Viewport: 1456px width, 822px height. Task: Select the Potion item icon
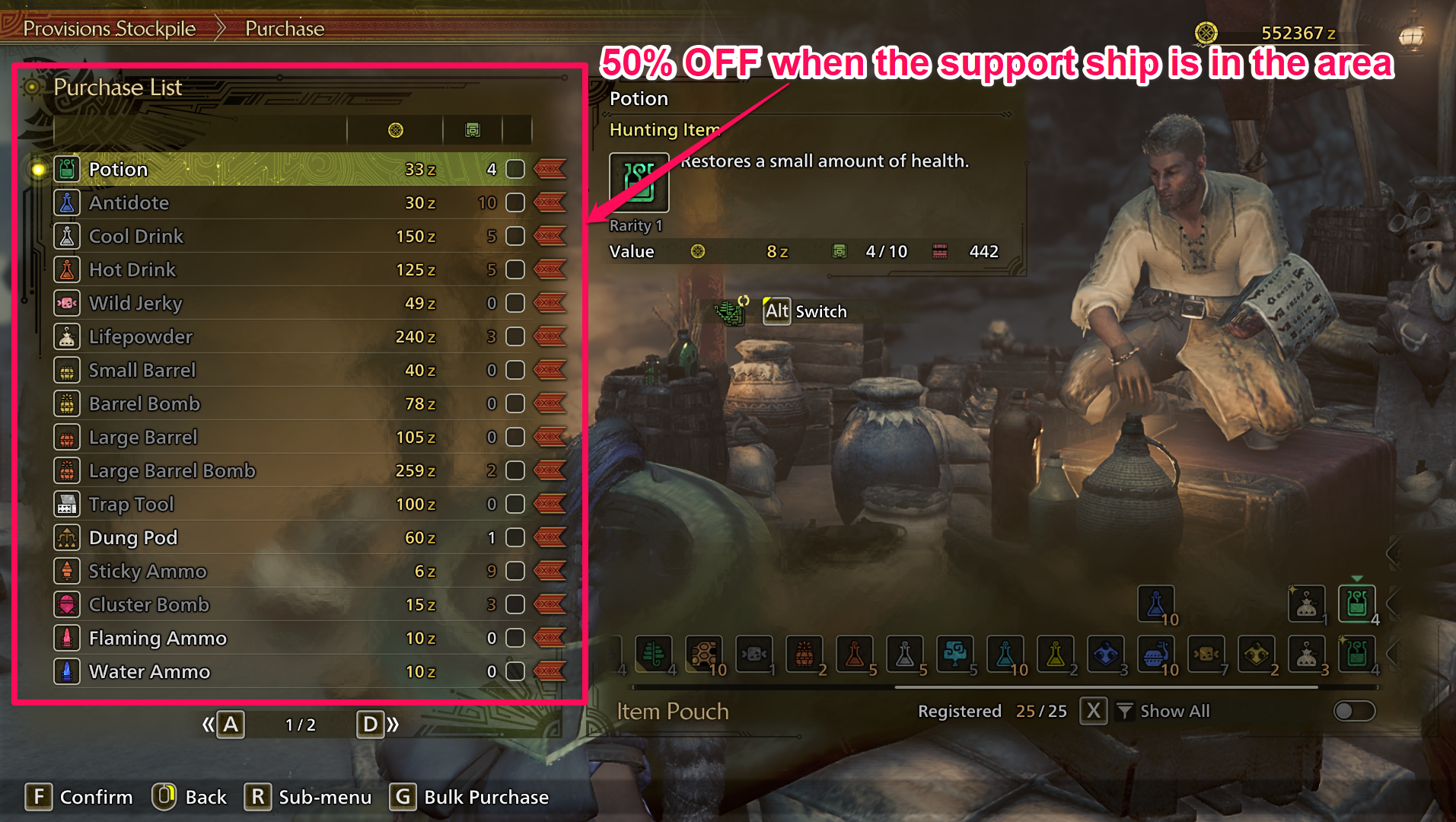click(67, 169)
